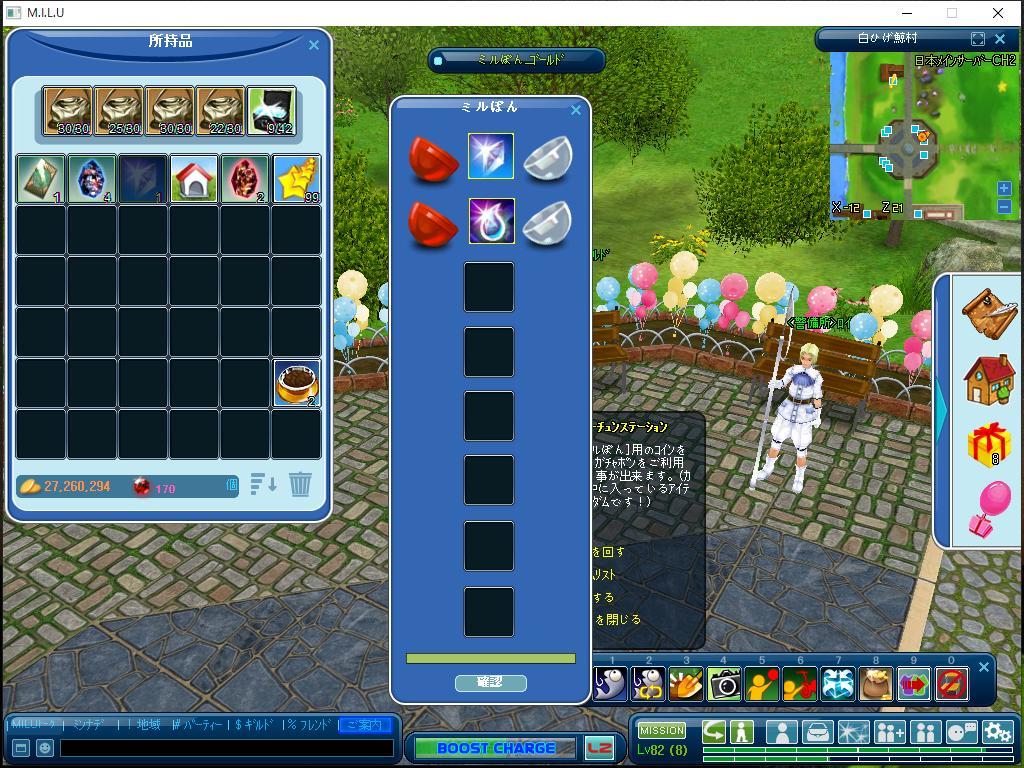Viewport: 1024px width, 768px height.
Task: Pick the bowl item in inventory
Action: pyautogui.click(x=297, y=383)
